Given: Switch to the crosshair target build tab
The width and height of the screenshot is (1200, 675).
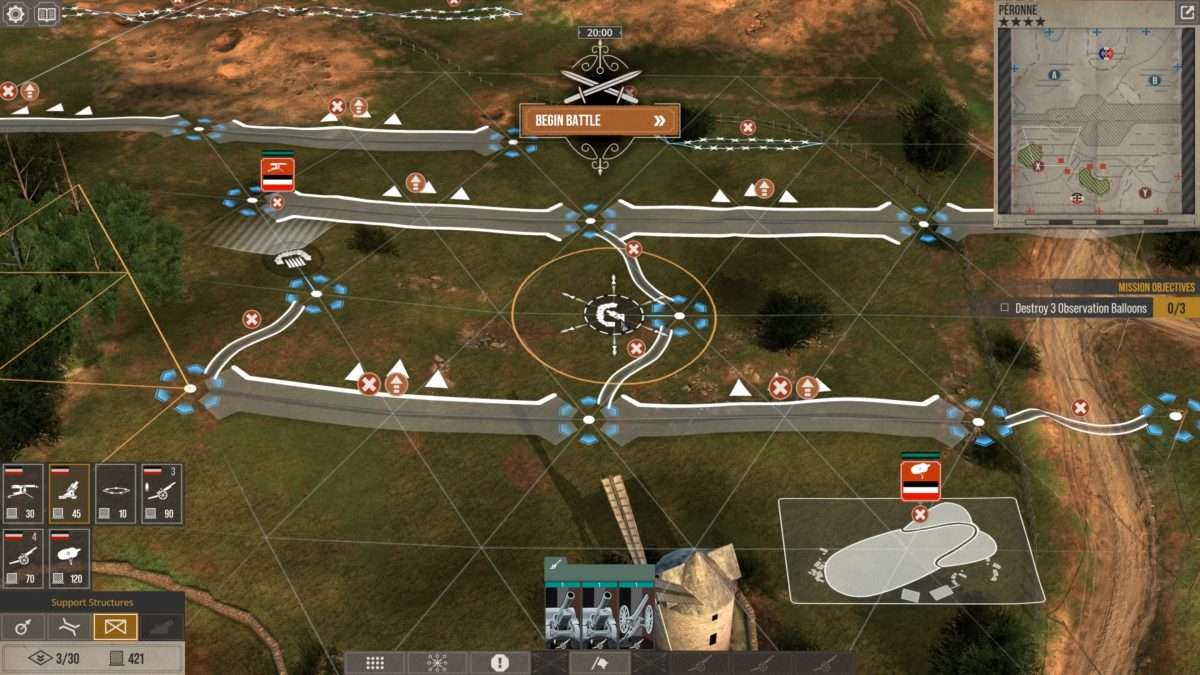Looking at the screenshot, I should point(22,627).
